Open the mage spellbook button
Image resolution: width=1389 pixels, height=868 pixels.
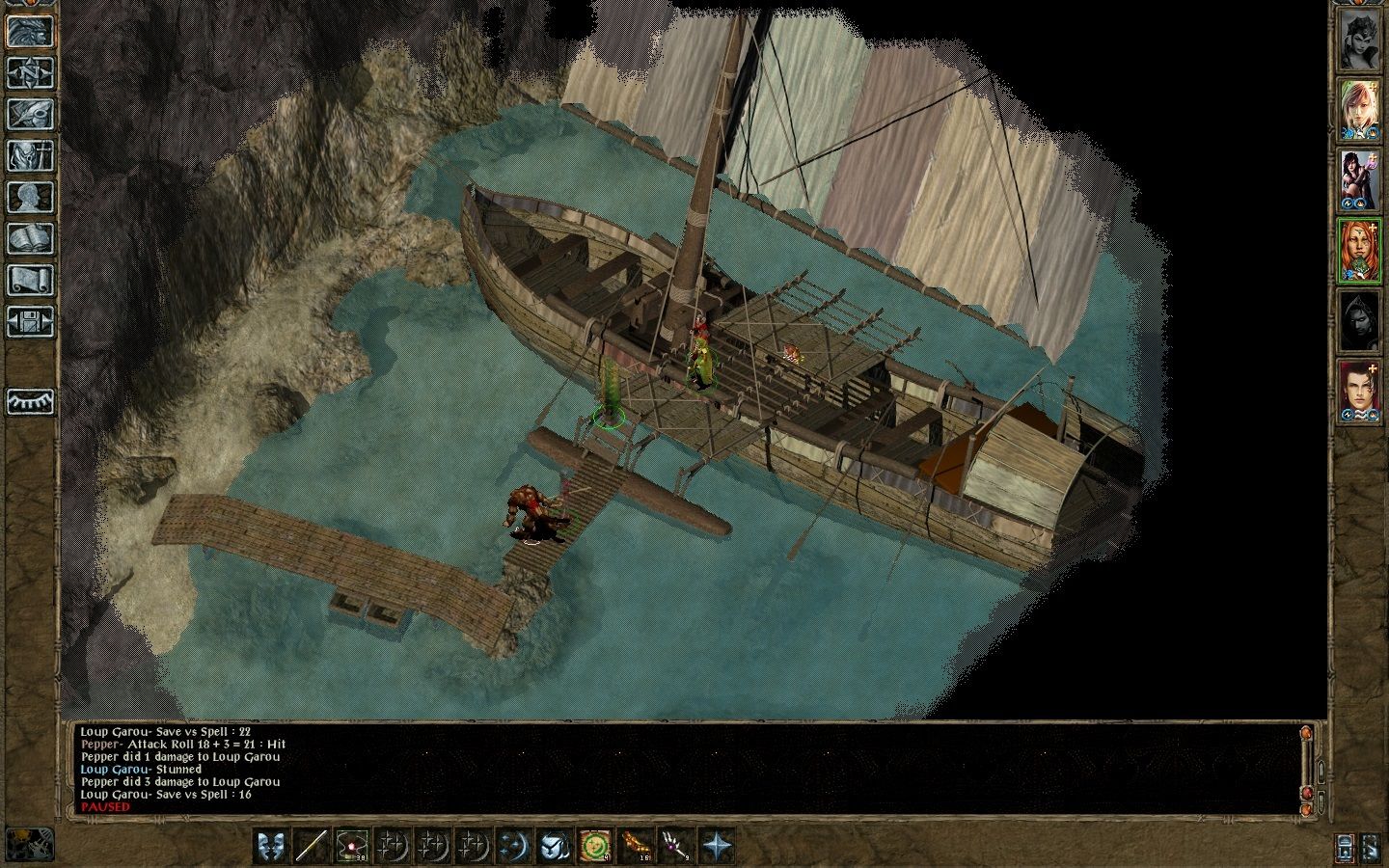tap(30, 238)
